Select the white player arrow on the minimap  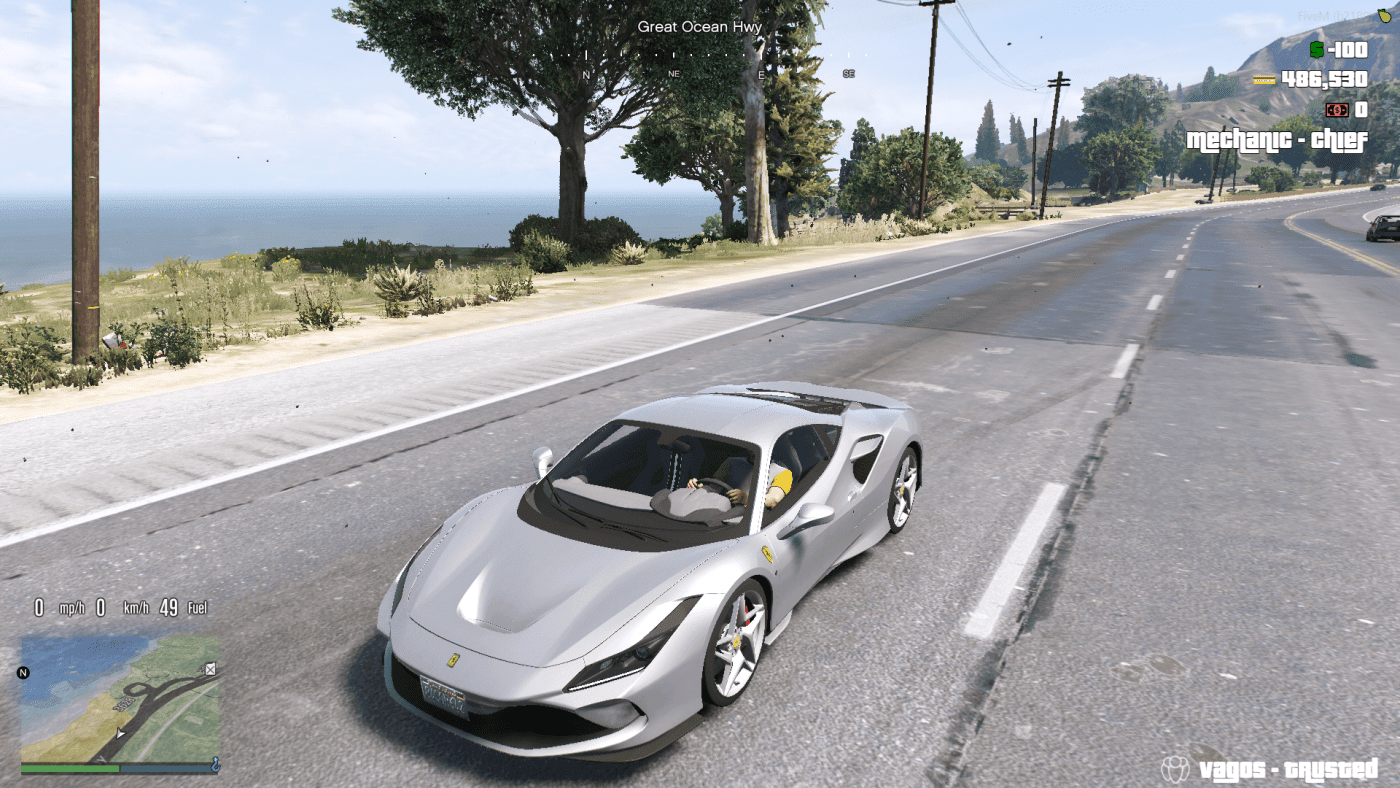120,733
